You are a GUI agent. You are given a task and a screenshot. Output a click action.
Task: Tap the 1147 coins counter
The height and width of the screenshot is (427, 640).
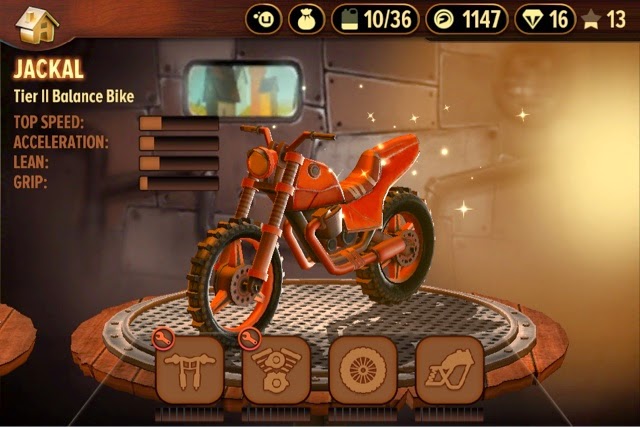point(467,18)
